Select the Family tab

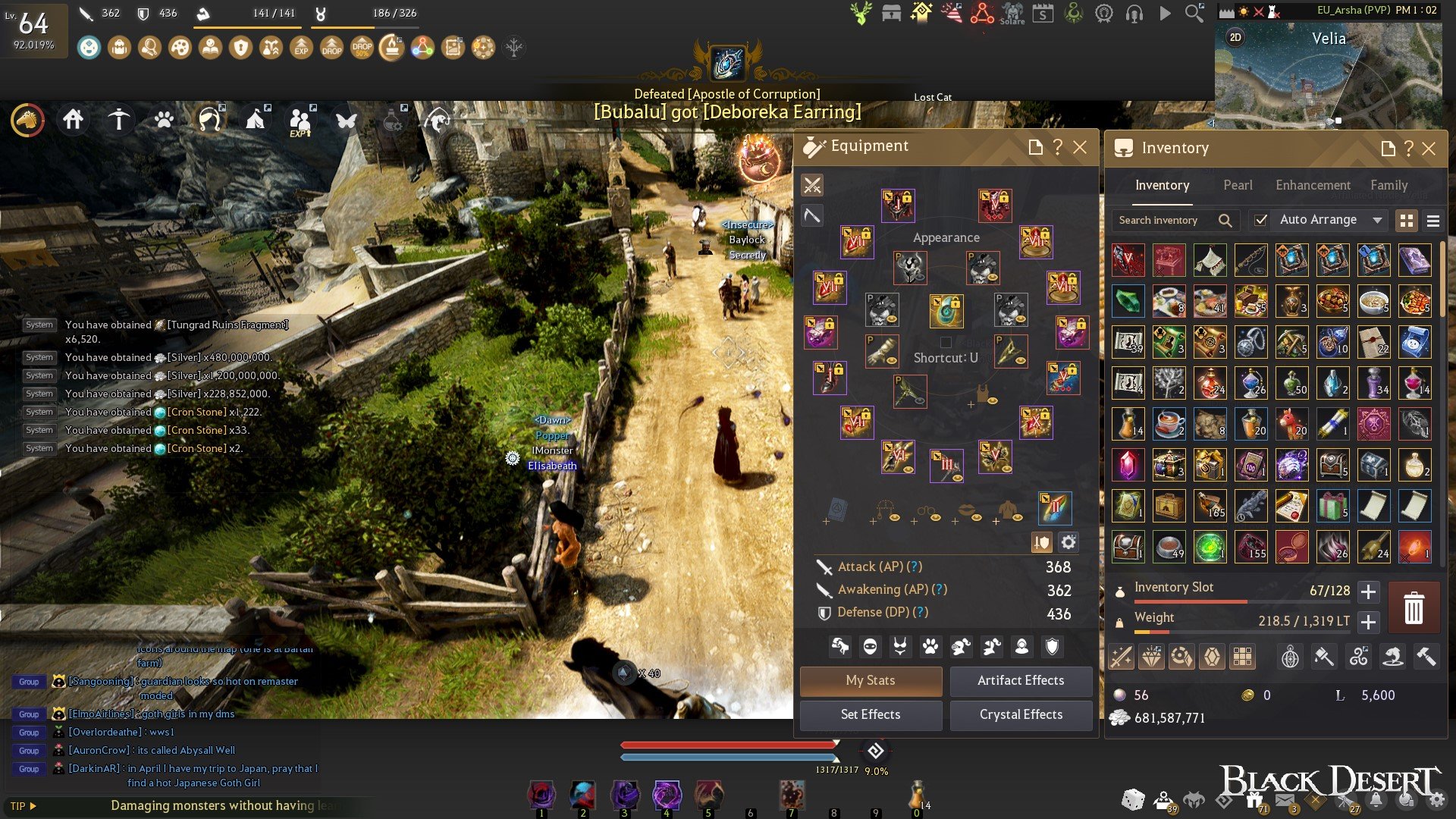coord(1389,185)
